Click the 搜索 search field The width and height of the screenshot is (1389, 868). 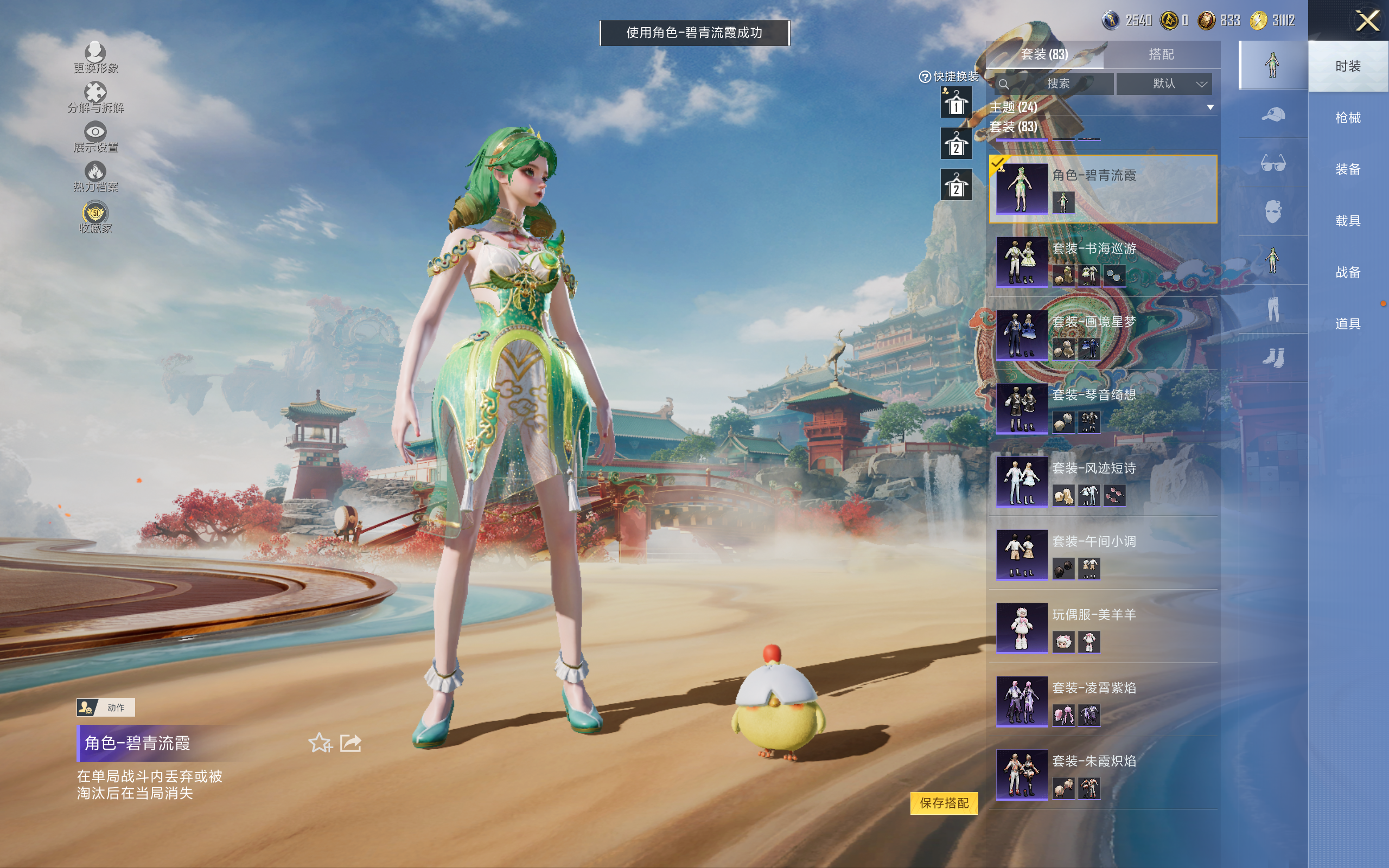click(1057, 84)
